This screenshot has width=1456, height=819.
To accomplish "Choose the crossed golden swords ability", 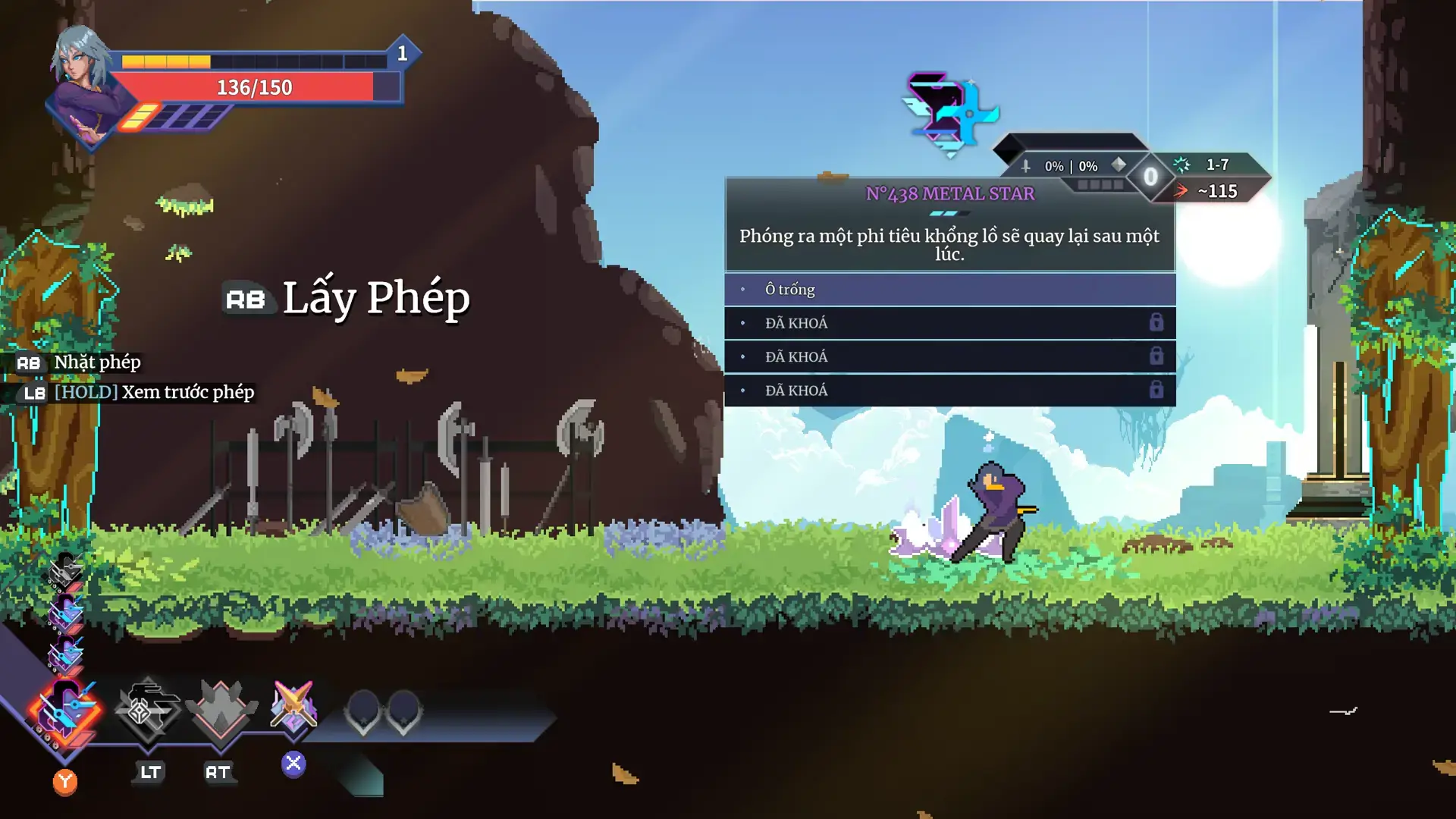I will (293, 707).
